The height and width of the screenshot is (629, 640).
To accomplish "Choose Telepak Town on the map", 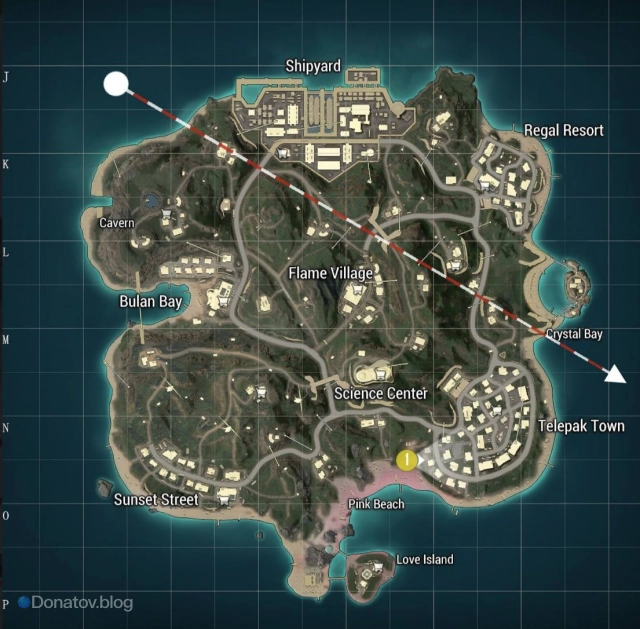I will pyautogui.click(x=581, y=426).
